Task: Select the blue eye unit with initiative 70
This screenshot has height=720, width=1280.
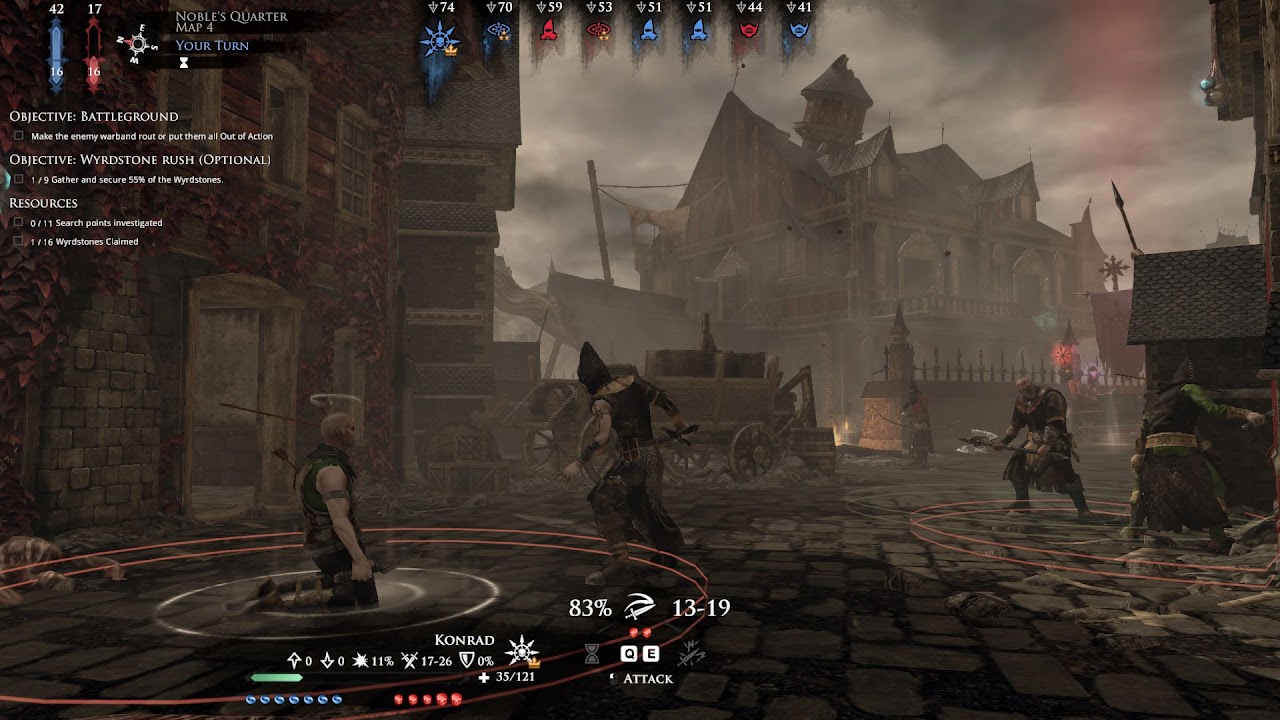Action: (x=498, y=31)
